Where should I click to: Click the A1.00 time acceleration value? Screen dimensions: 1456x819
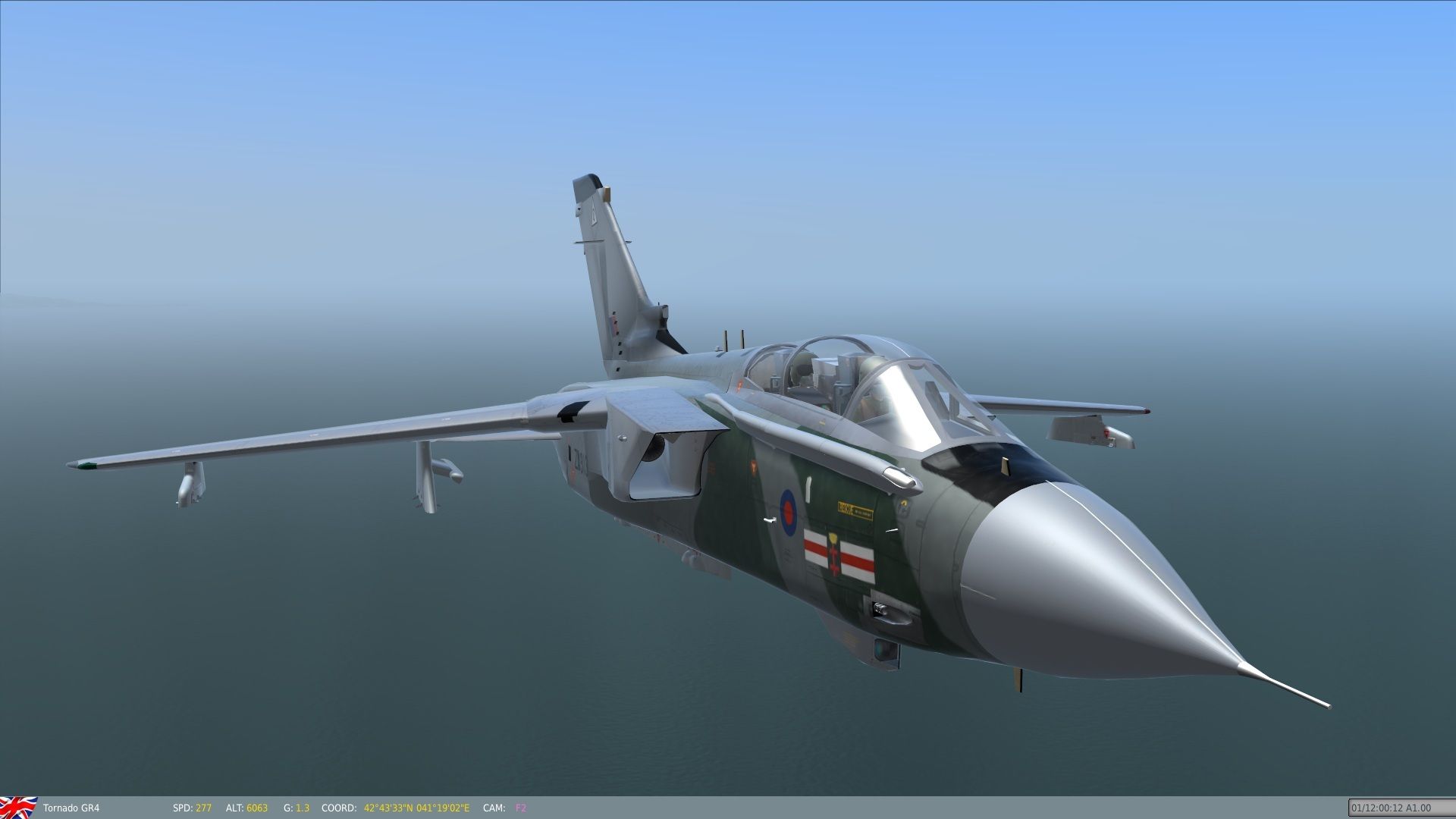pos(1419,808)
